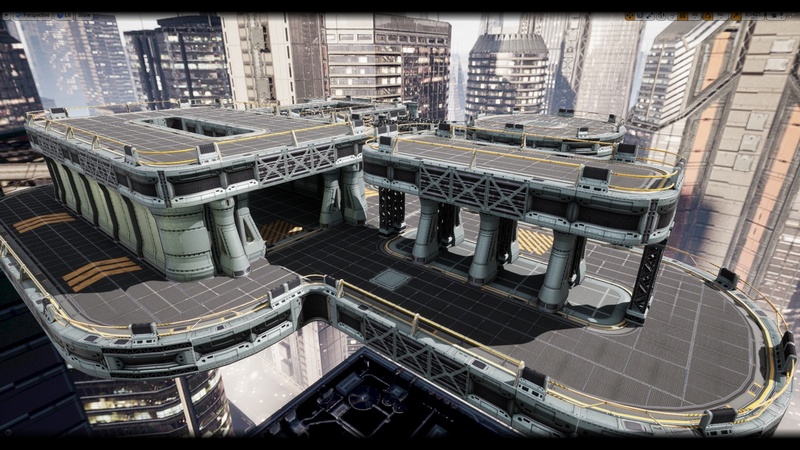
Task: Toggle grid snapping in the viewport toolbar
Action: (682, 15)
